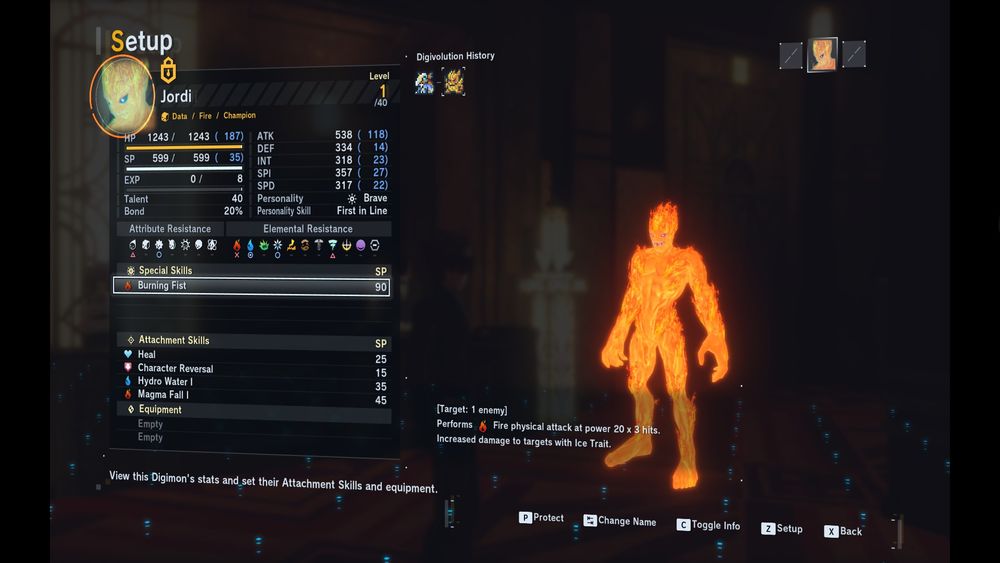Select the Magma Fall I skill row
The height and width of the screenshot is (563, 1000).
250,395
